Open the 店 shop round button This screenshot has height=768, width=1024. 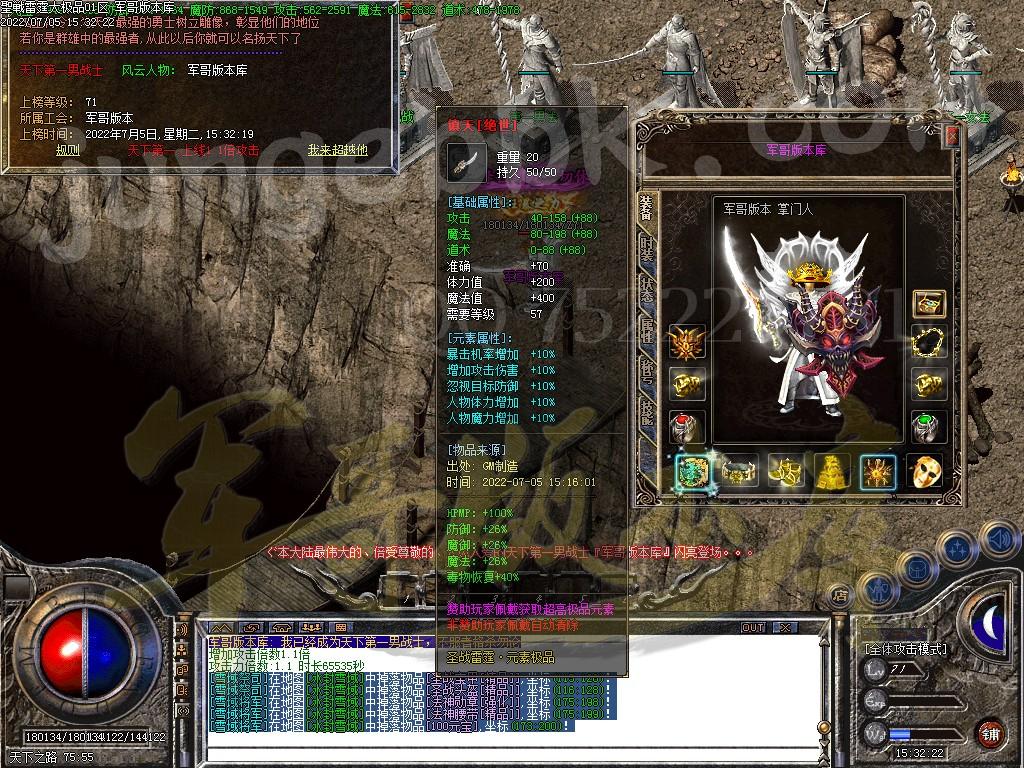pos(841,597)
